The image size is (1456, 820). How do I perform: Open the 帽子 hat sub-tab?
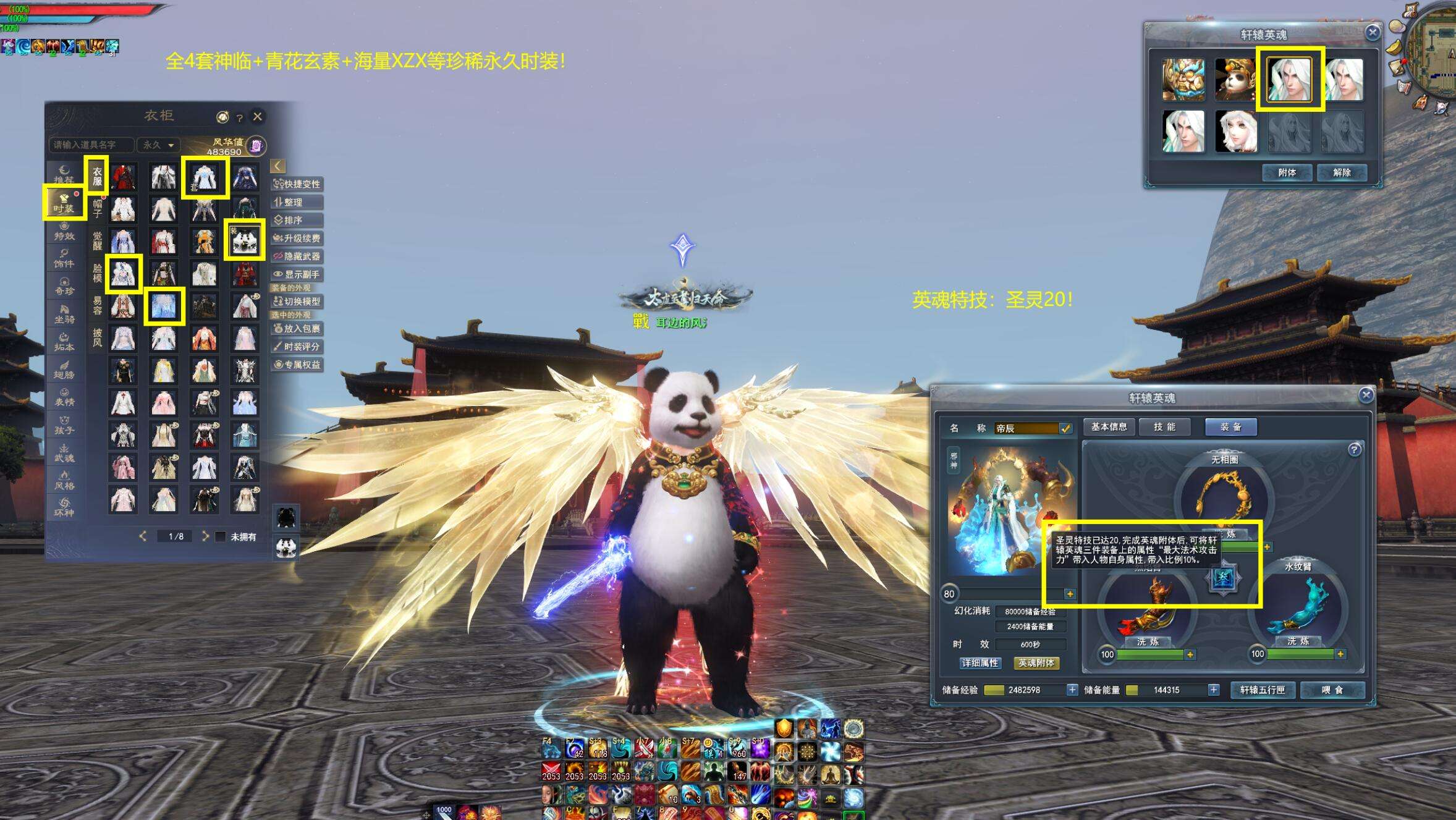(98, 208)
